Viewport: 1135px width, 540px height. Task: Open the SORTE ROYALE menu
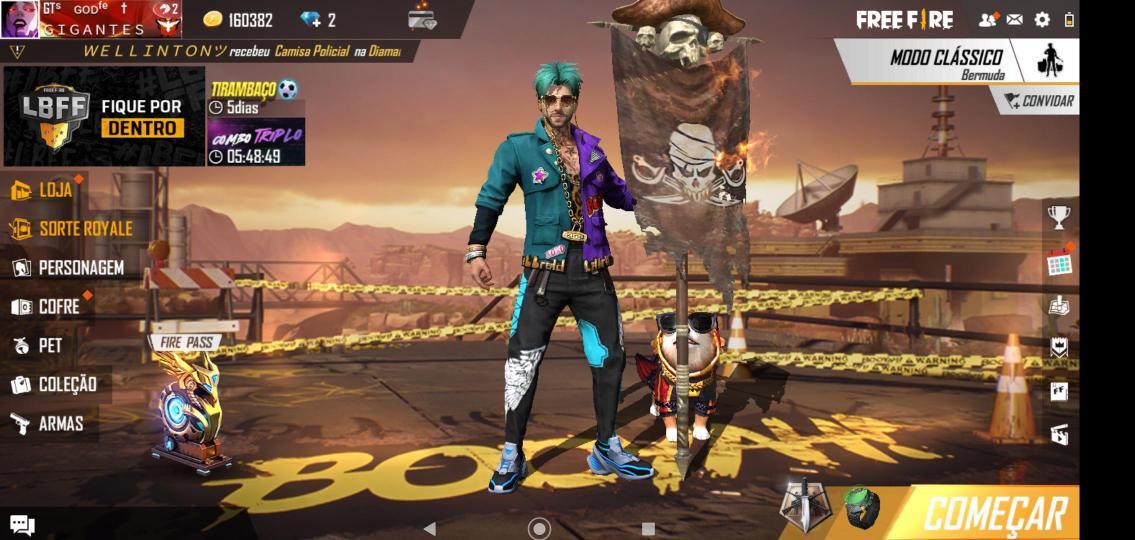(72, 229)
